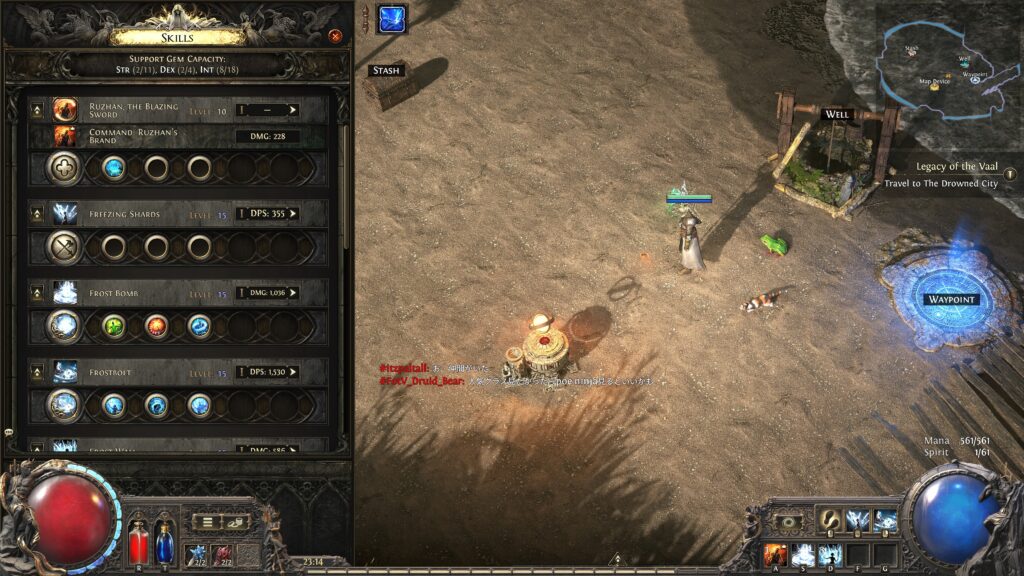Select the Frost Bomb skill icon

click(x=65, y=293)
